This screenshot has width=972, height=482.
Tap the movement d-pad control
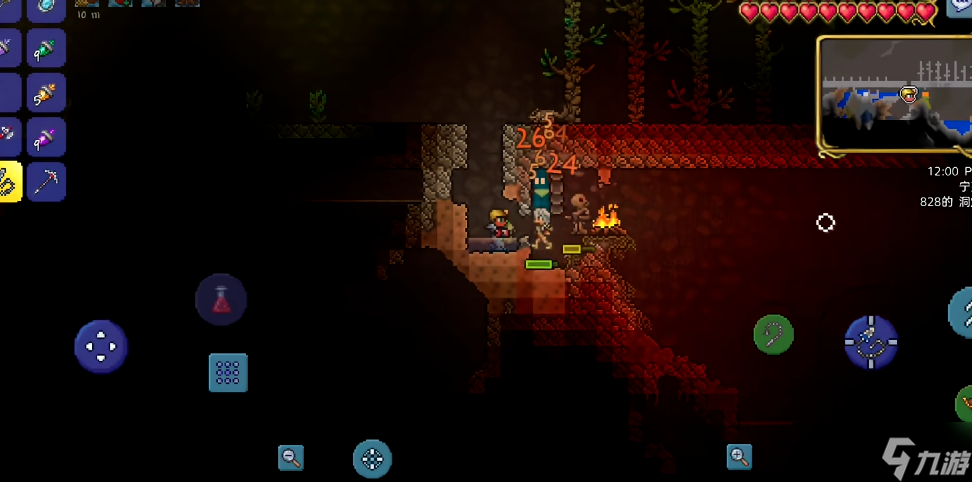101,347
